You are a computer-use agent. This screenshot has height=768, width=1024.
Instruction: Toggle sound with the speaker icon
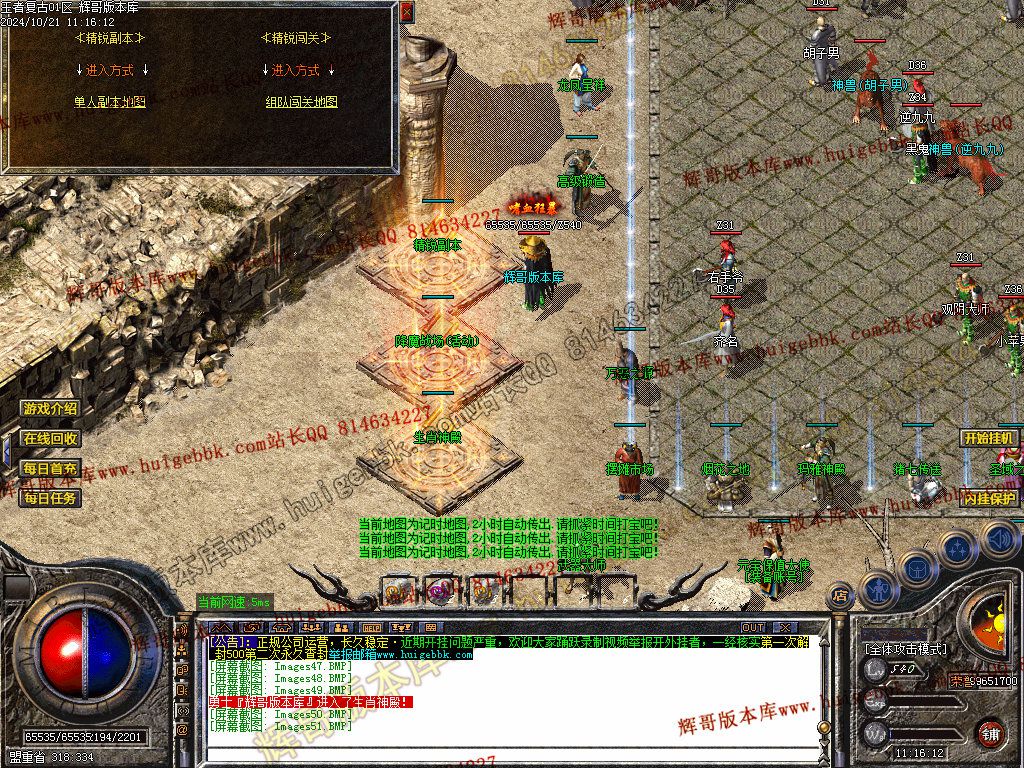(999, 539)
